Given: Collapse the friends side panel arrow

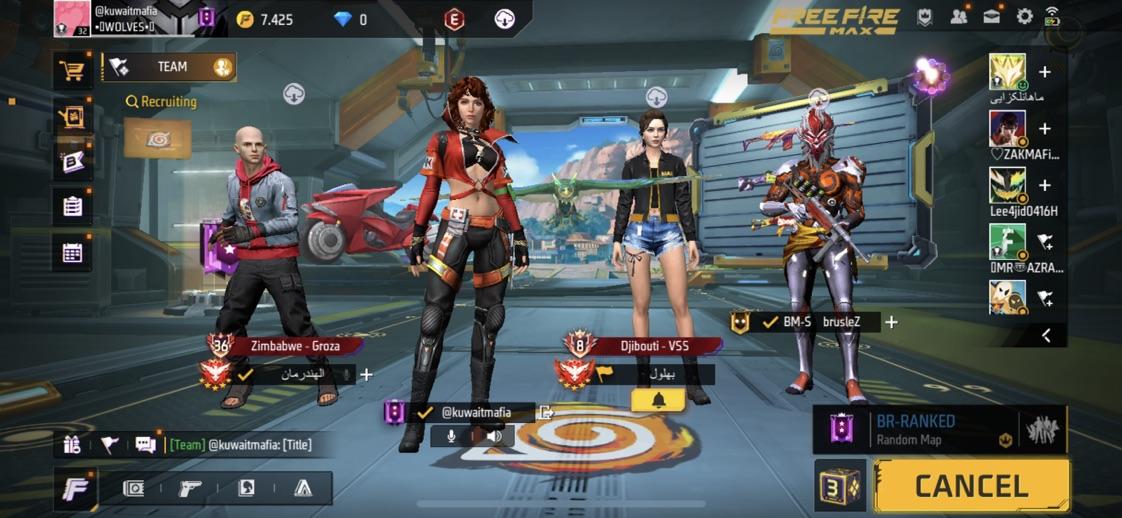Looking at the screenshot, I should 1046,336.
